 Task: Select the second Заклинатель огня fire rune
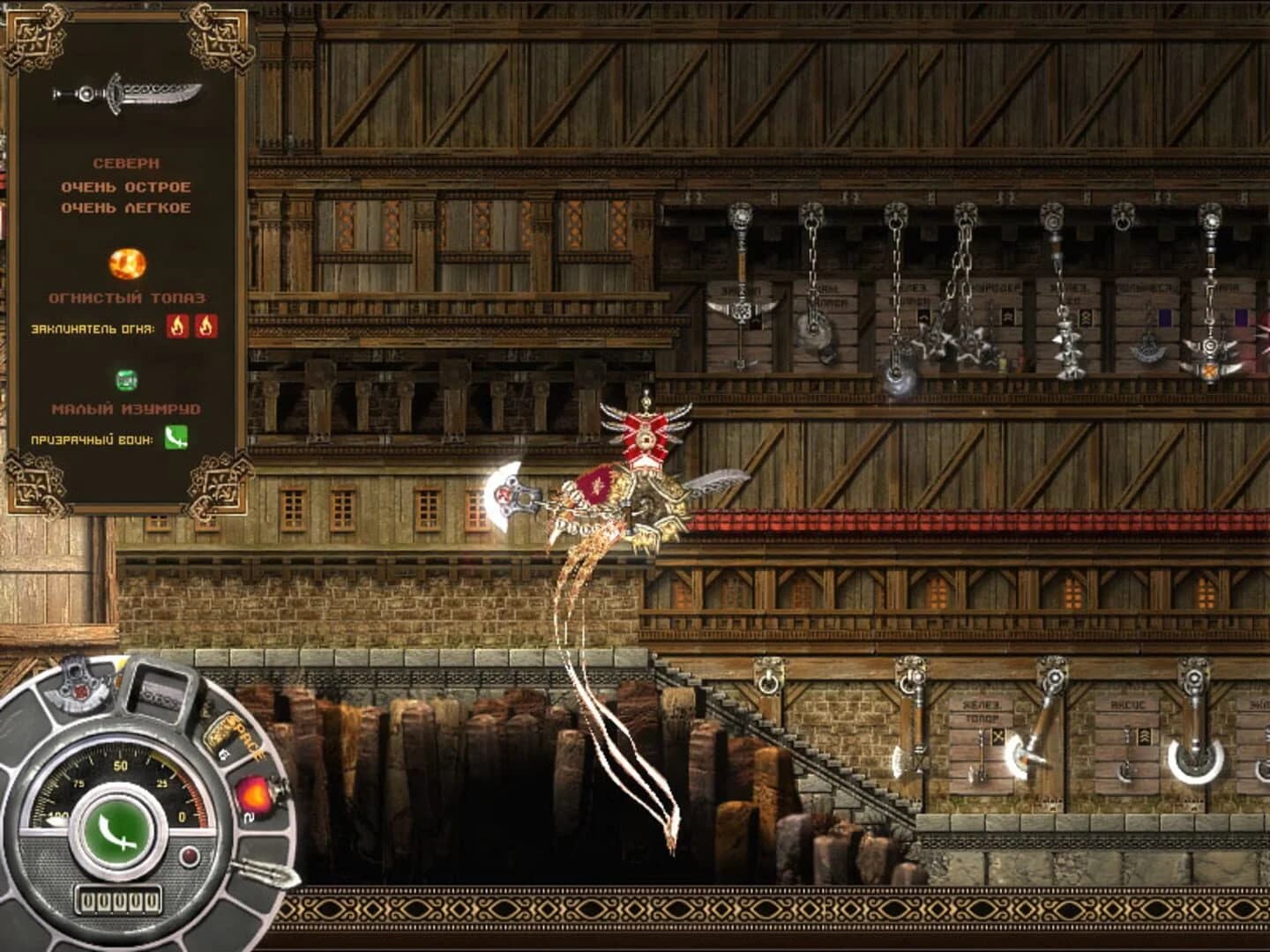click(206, 327)
